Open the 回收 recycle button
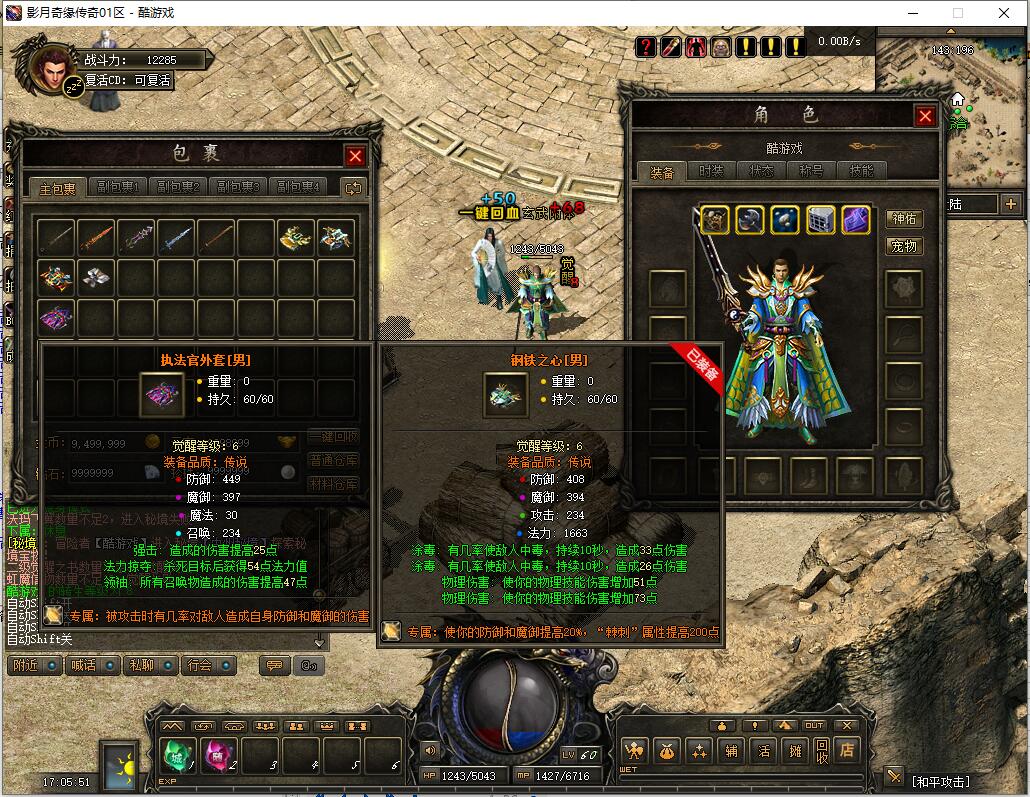Image resolution: width=1030 pixels, height=797 pixels. [821, 749]
